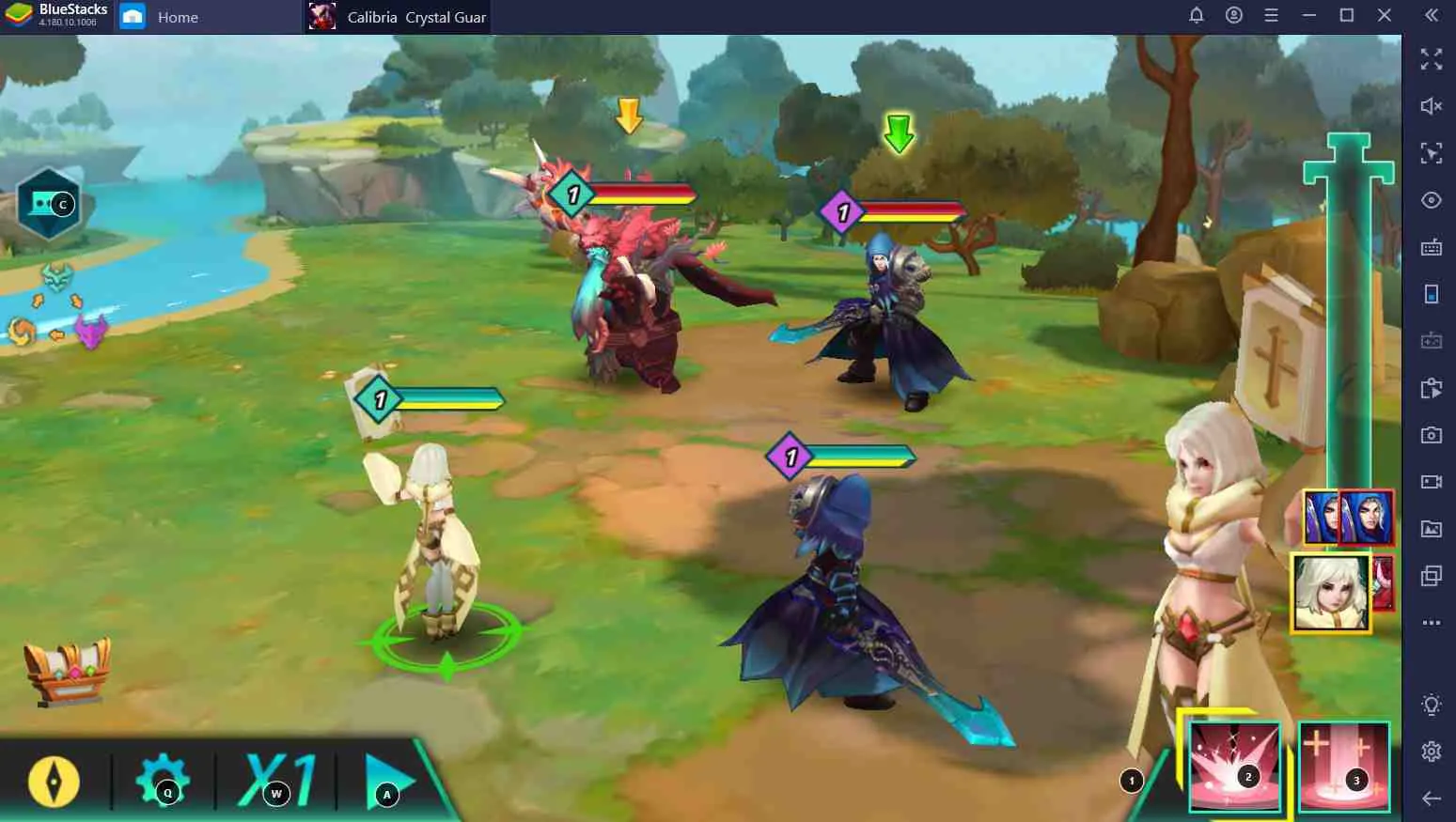Open the multi-instance manager icon
This screenshot has width=1456, height=822.
tap(1431, 575)
